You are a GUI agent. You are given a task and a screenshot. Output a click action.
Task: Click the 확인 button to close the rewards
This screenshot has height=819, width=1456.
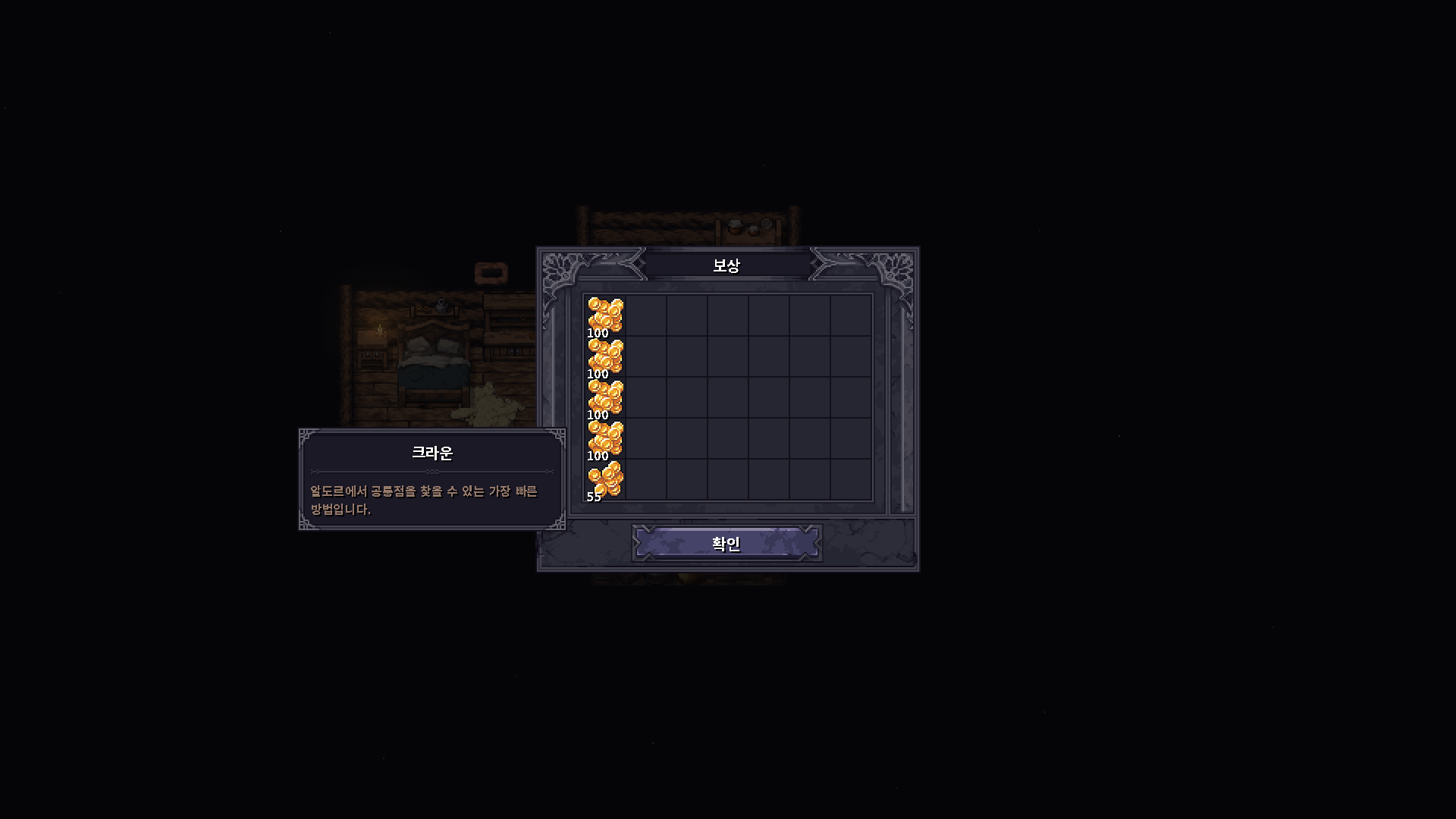[x=727, y=543]
